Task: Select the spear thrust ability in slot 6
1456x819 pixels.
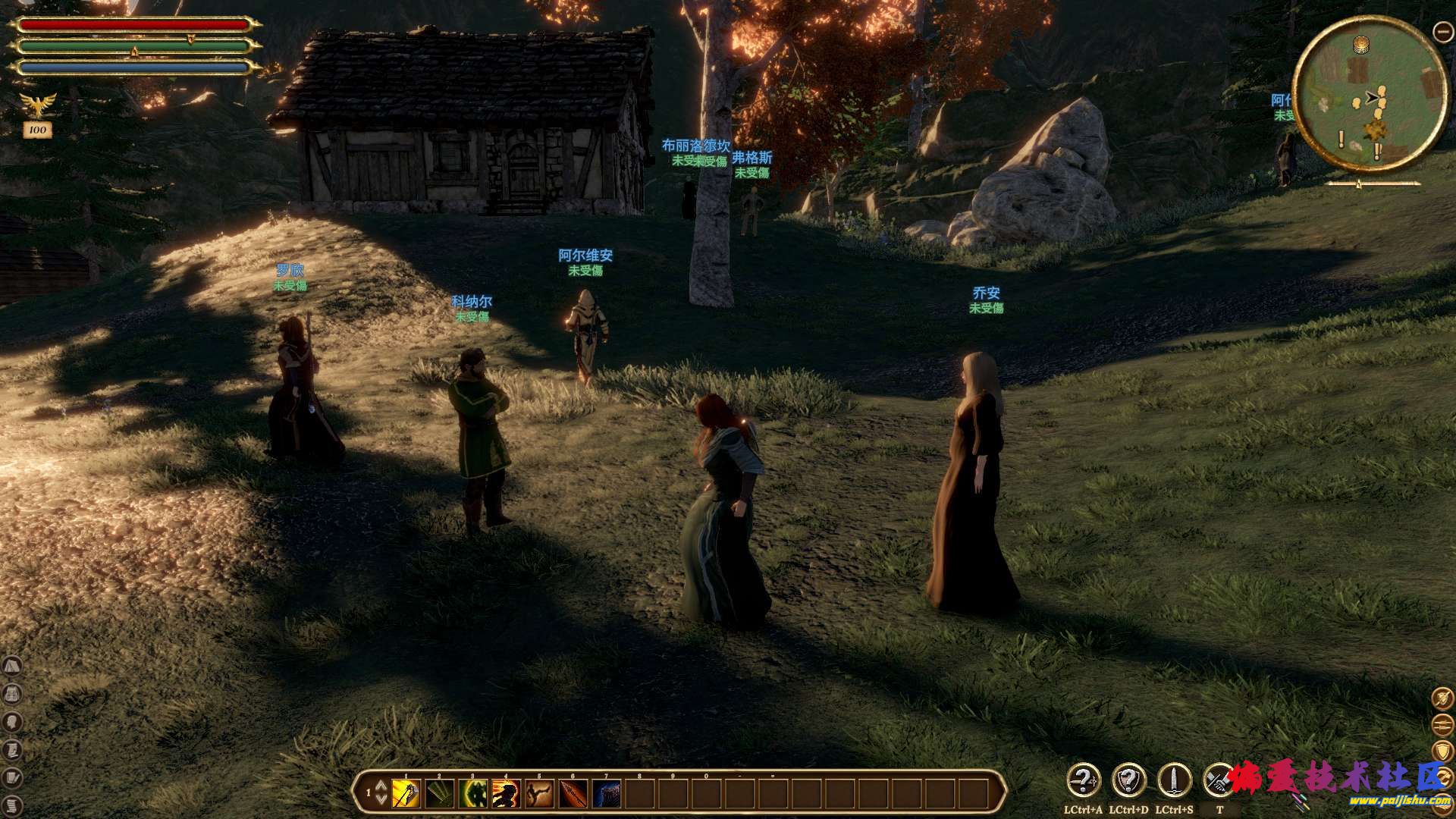Action: tap(573, 794)
